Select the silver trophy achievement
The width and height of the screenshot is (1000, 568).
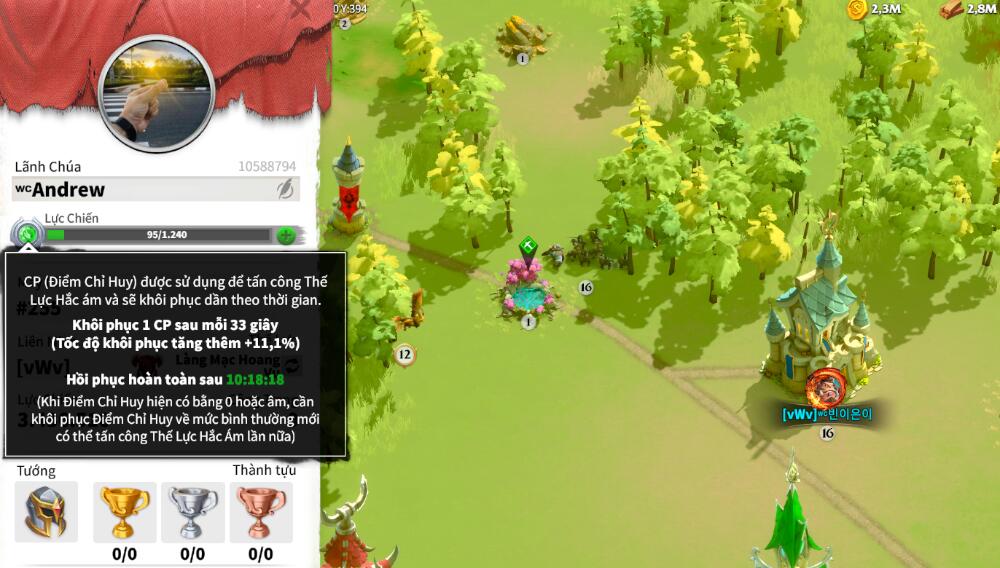coord(193,511)
